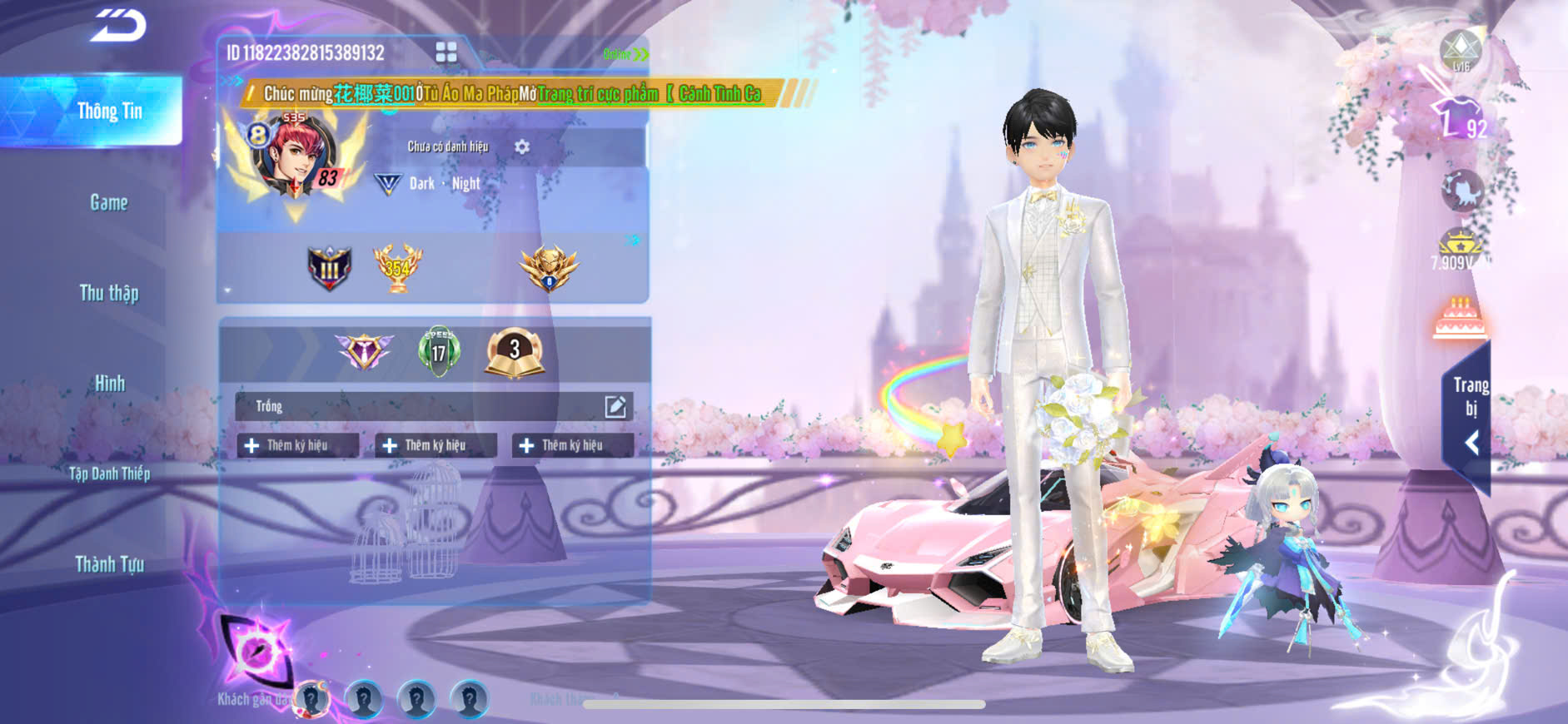The image size is (1568, 724).
Task: Open the birthday cake icon
Action: tap(1460, 318)
